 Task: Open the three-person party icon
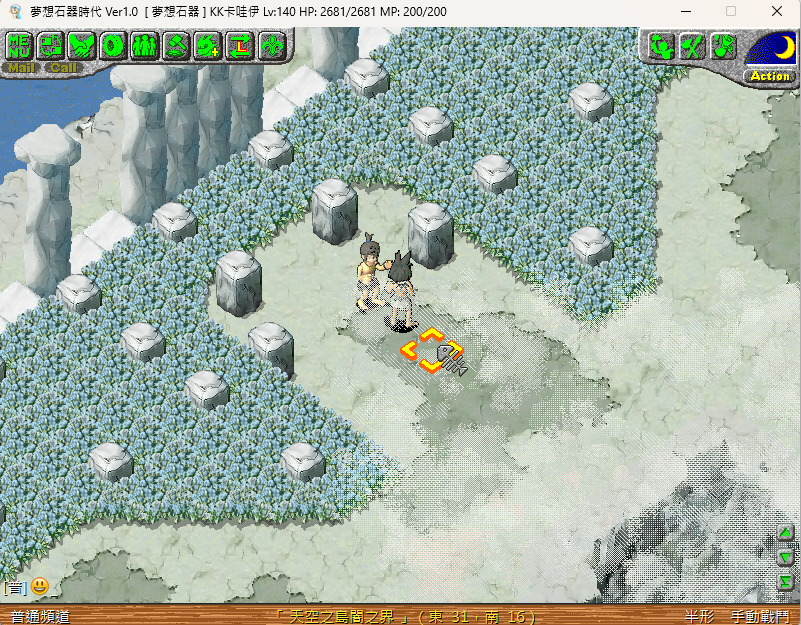click(145, 45)
